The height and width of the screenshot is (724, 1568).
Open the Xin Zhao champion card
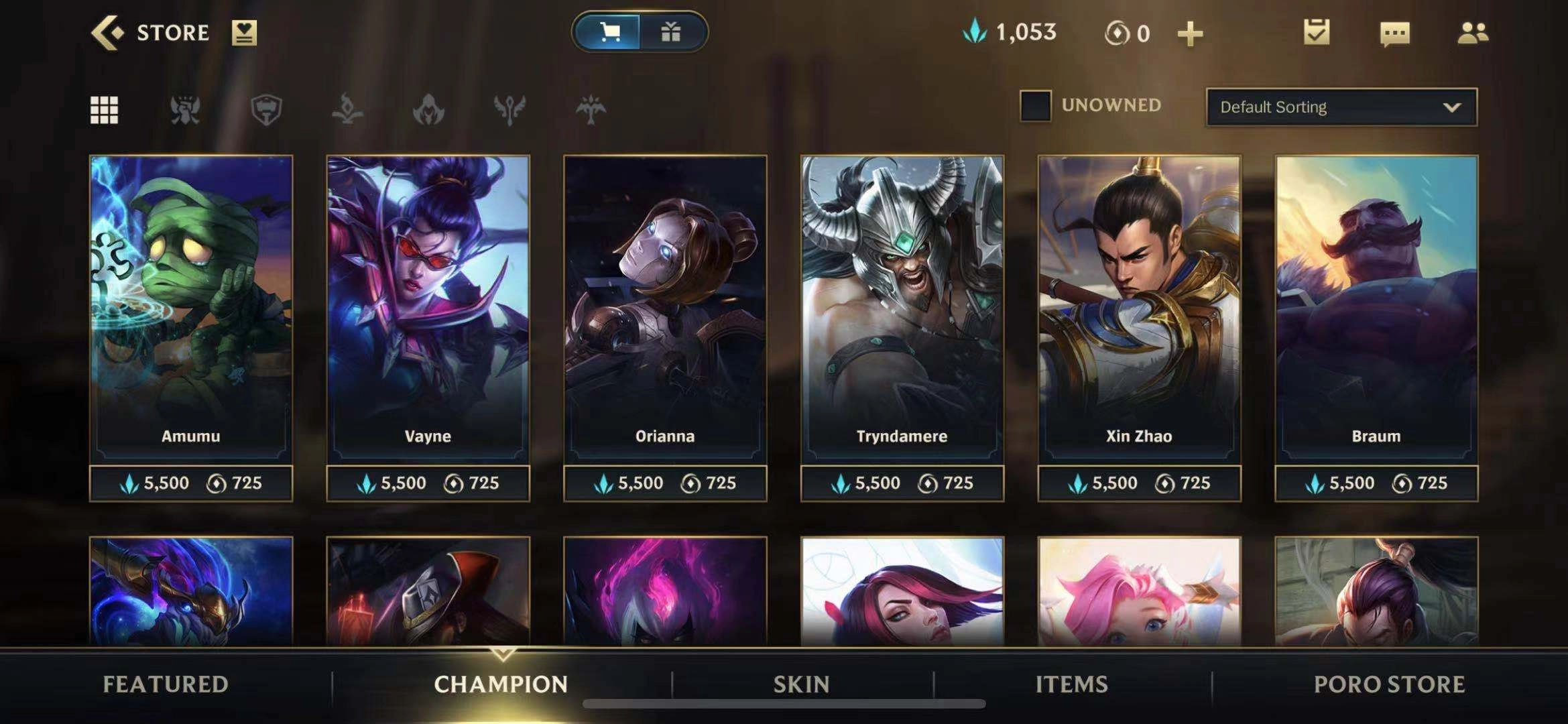tap(1139, 308)
